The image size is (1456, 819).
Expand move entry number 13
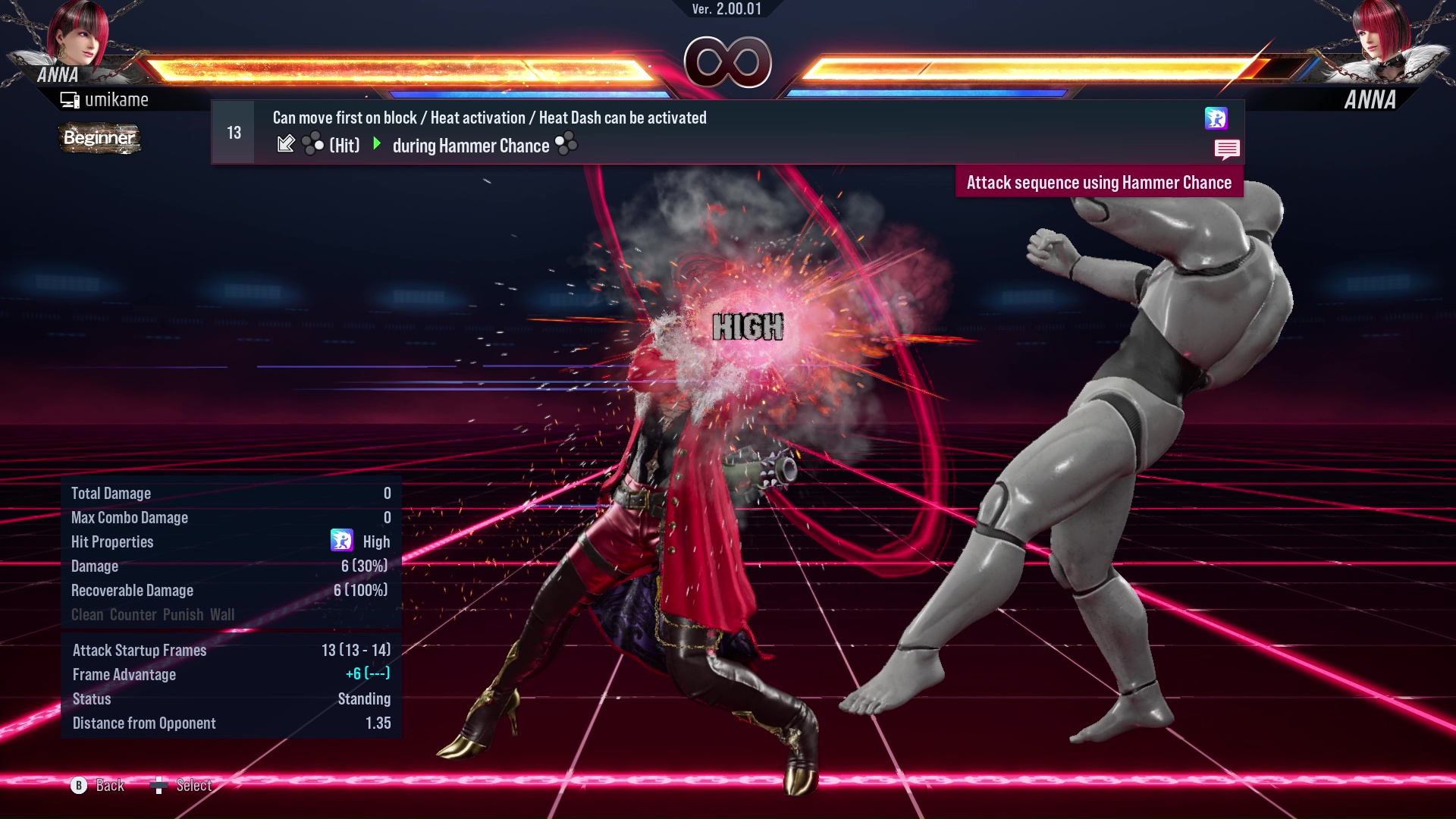(x=234, y=131)
